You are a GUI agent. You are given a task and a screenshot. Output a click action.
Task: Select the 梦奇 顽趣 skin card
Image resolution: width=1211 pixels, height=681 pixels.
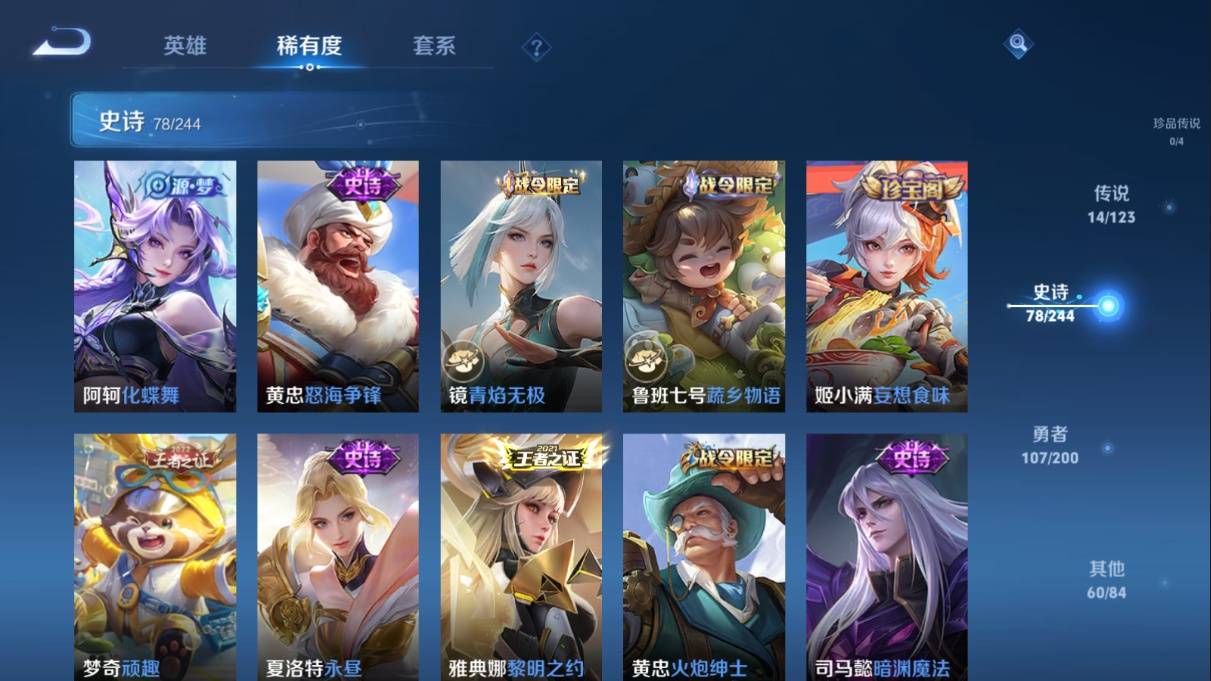(x=155, y=557)
